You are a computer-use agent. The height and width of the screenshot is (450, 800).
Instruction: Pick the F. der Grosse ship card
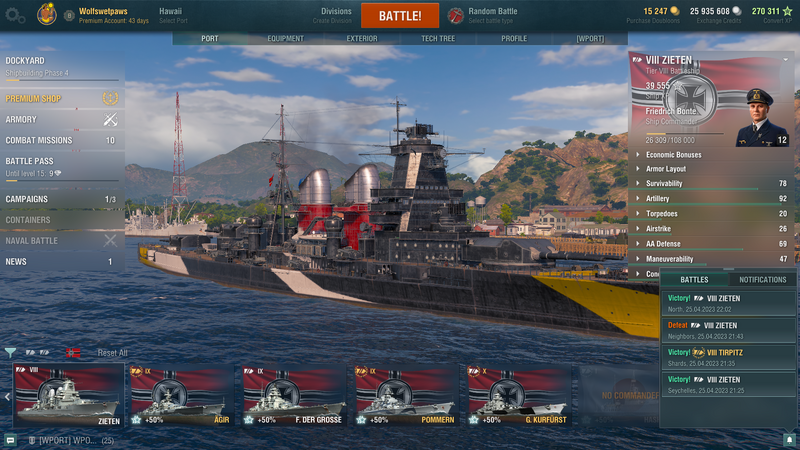(x=292, y=395)
